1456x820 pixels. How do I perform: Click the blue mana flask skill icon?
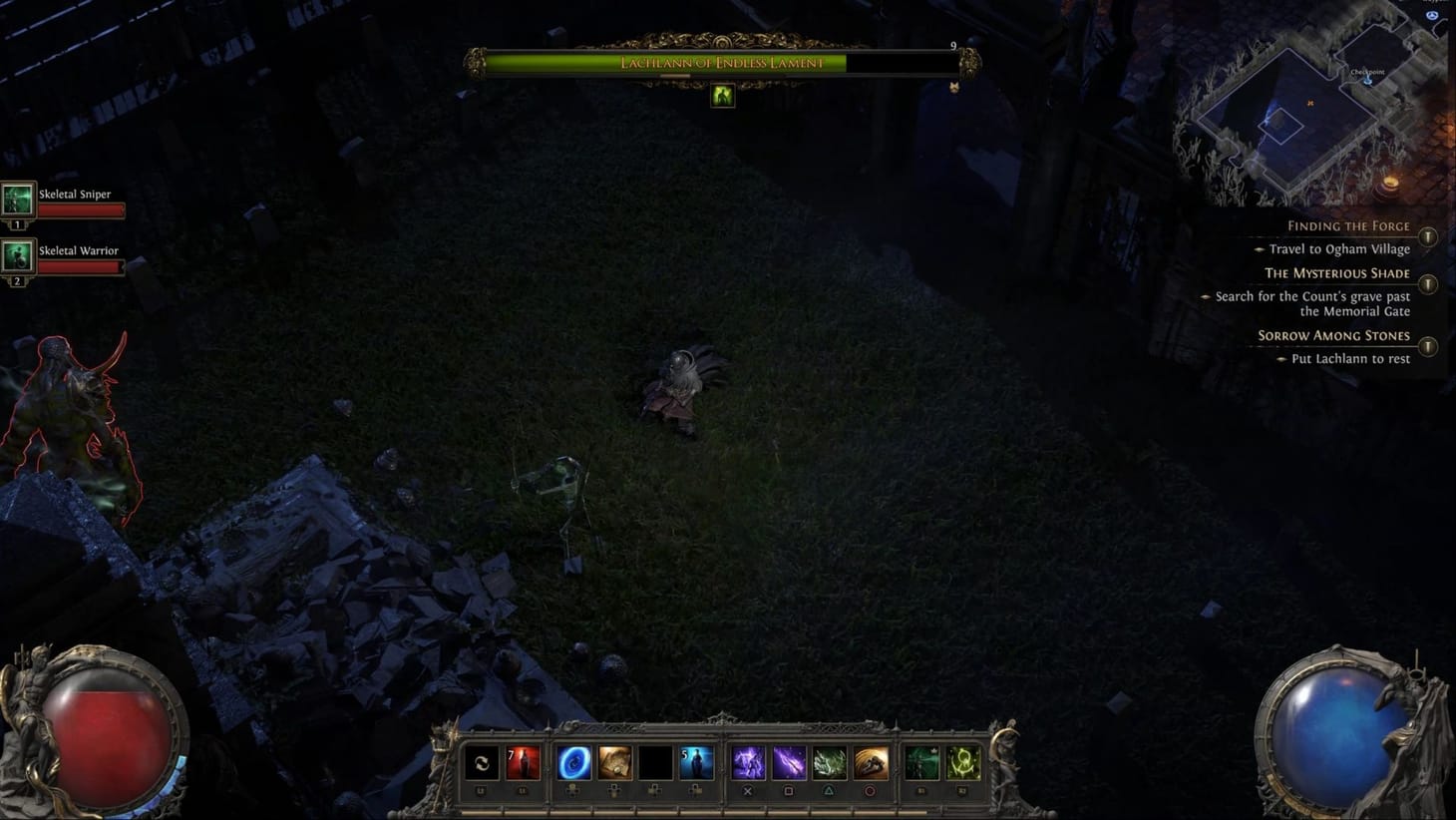(x=697, y=763)
